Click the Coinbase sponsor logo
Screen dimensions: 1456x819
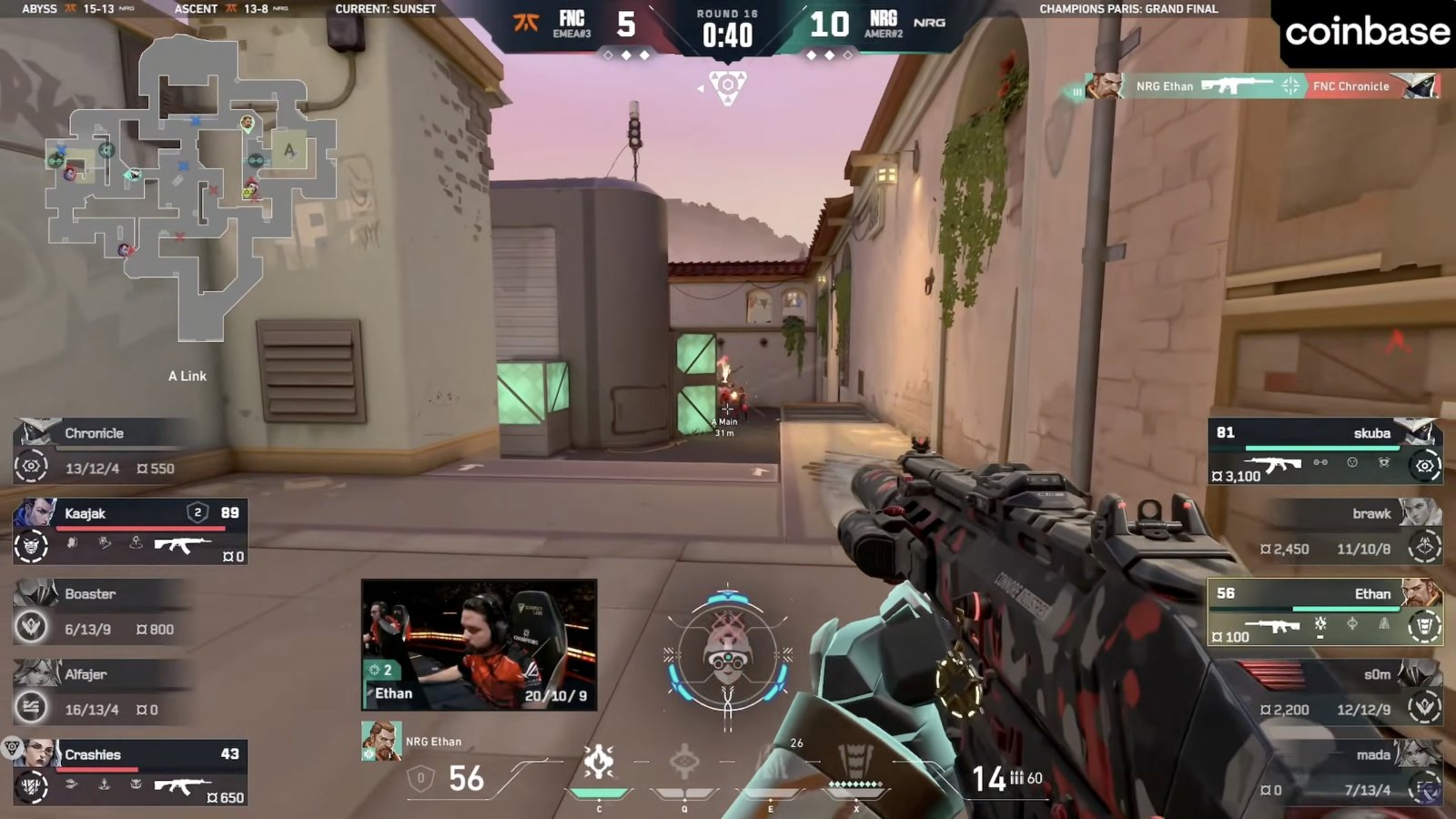pyautogui.click(x=1367, y=33)
